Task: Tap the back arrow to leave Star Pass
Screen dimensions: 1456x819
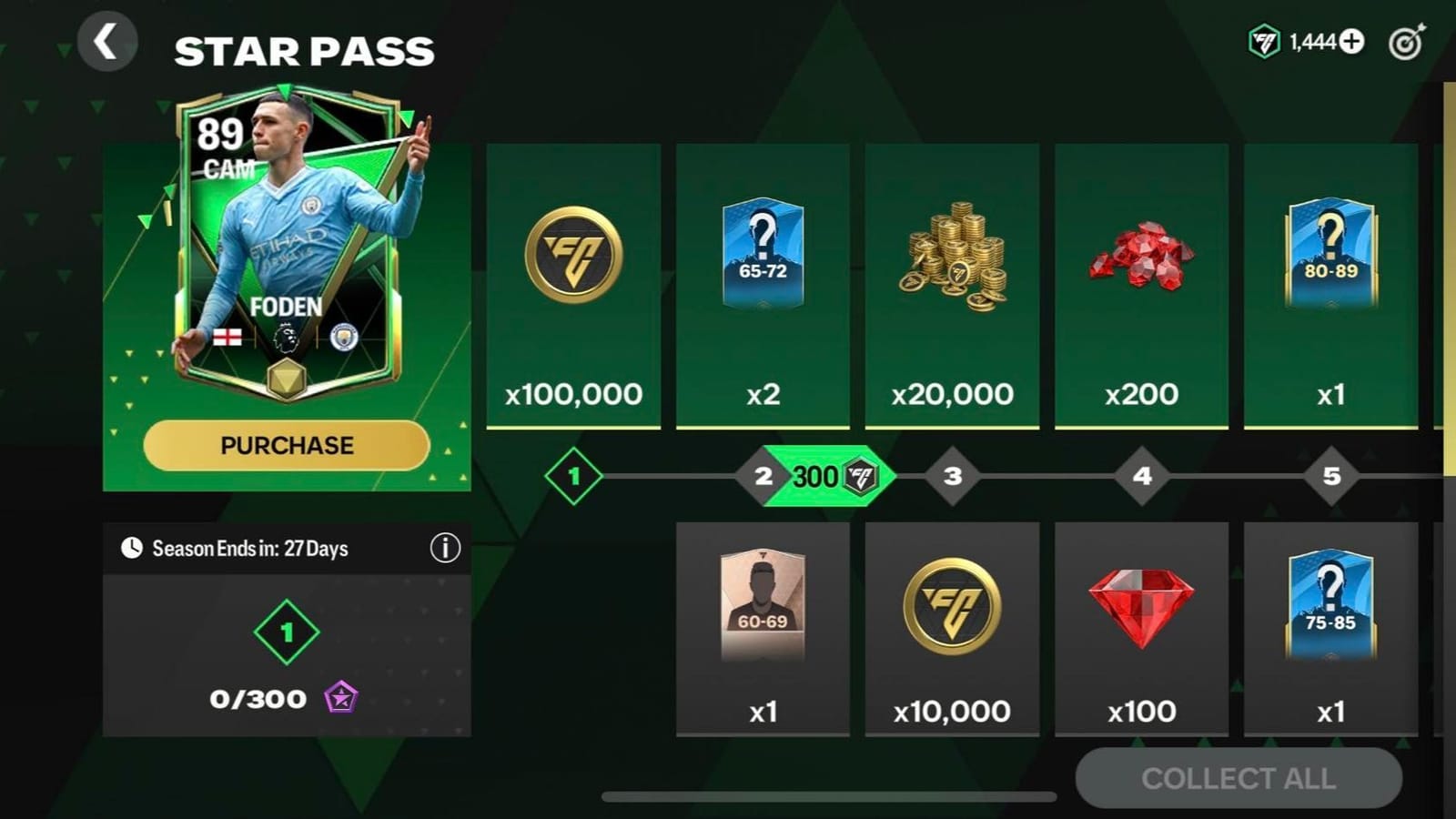Action: (x=107, y=43)
